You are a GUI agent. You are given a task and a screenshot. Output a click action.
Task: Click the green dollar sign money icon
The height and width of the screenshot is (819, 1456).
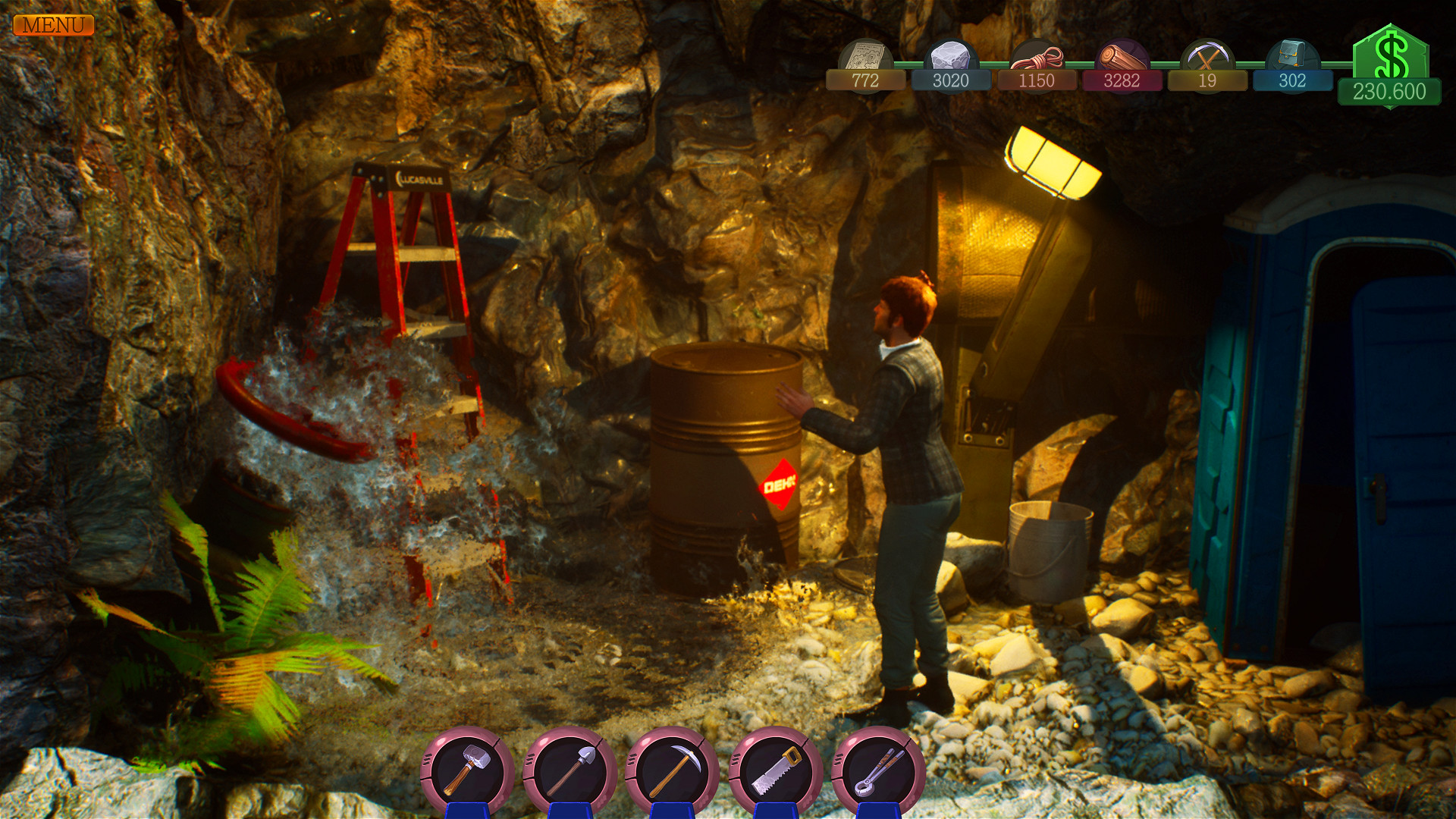pos(1392,53)
